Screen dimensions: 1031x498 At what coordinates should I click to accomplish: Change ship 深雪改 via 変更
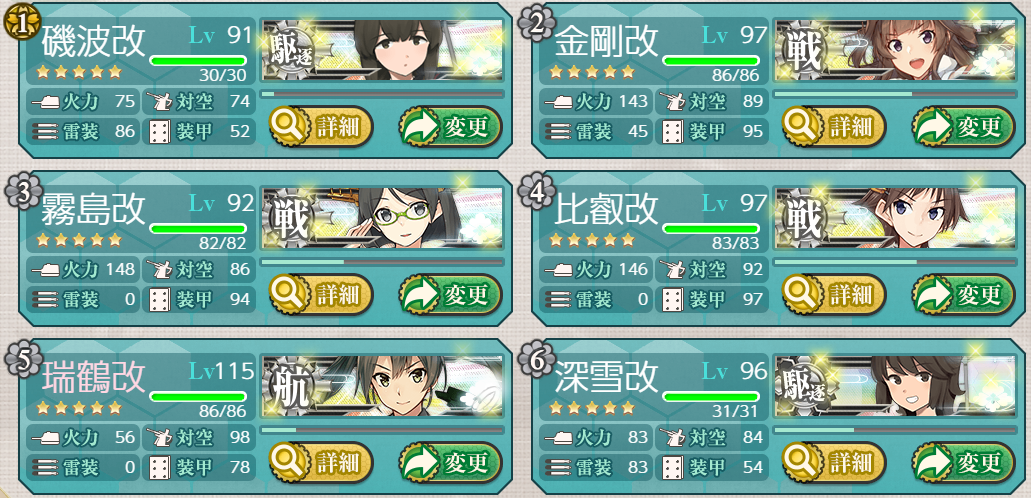point(962,463)
